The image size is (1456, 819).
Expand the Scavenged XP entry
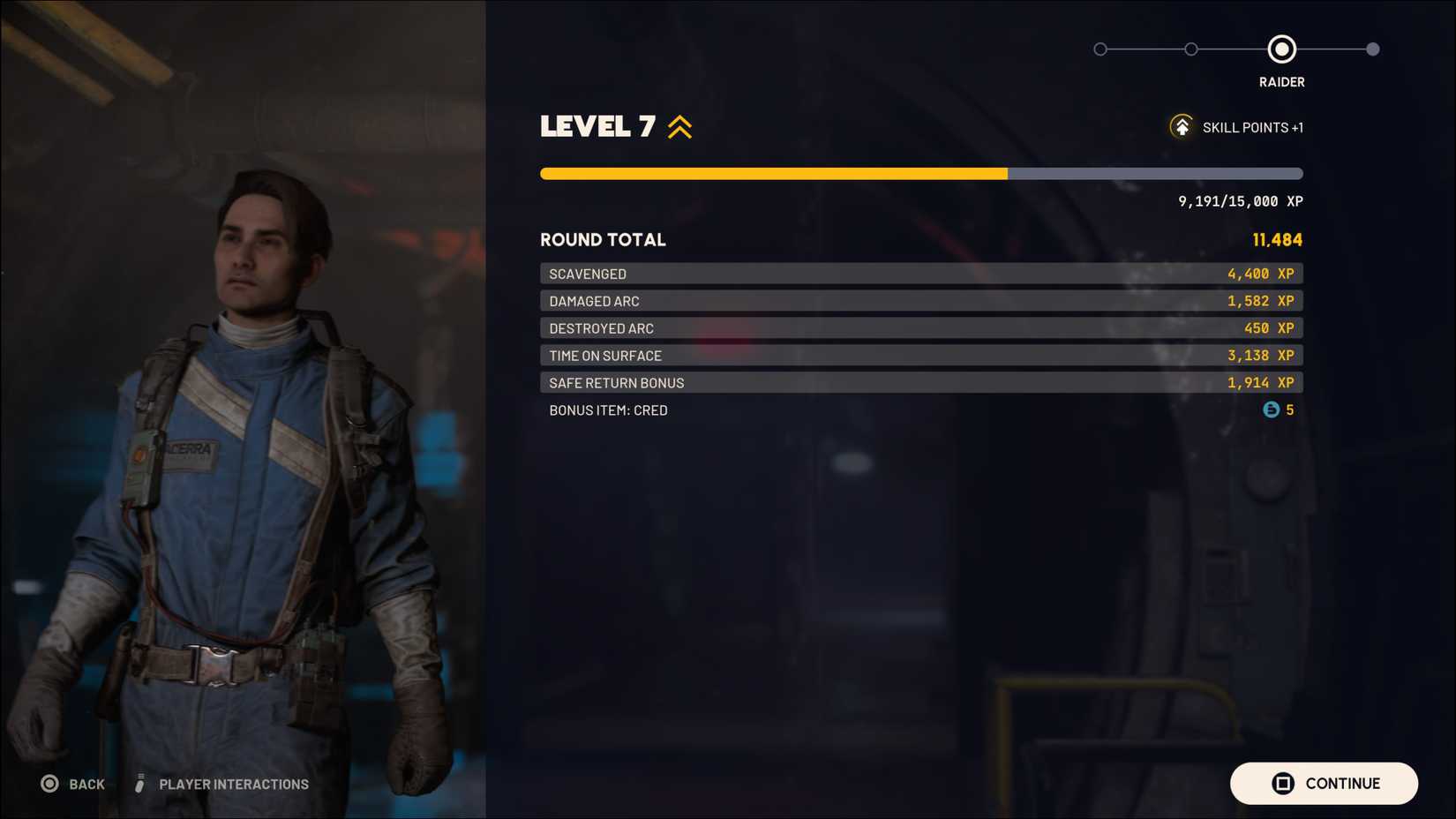point(920,274)
